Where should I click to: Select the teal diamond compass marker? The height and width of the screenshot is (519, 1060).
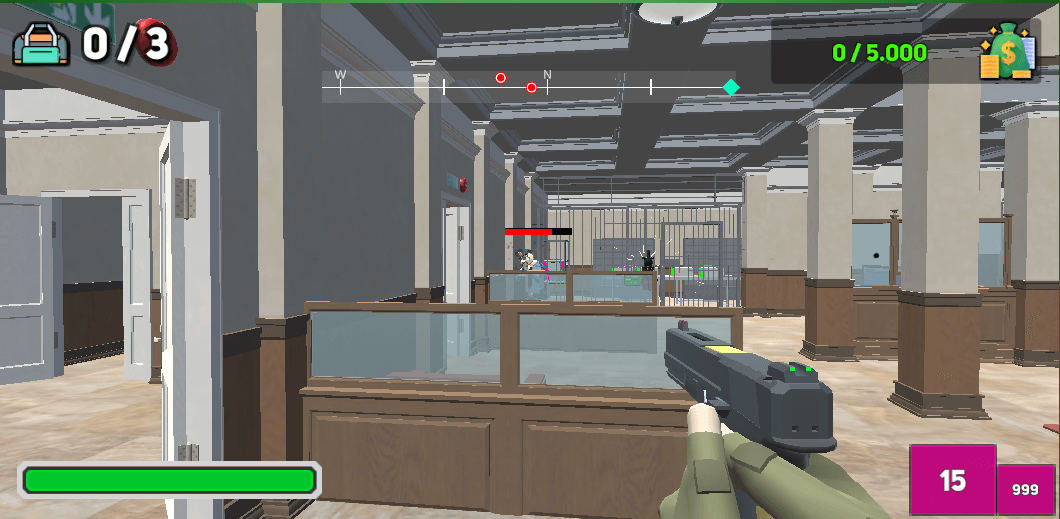[731, 87]
